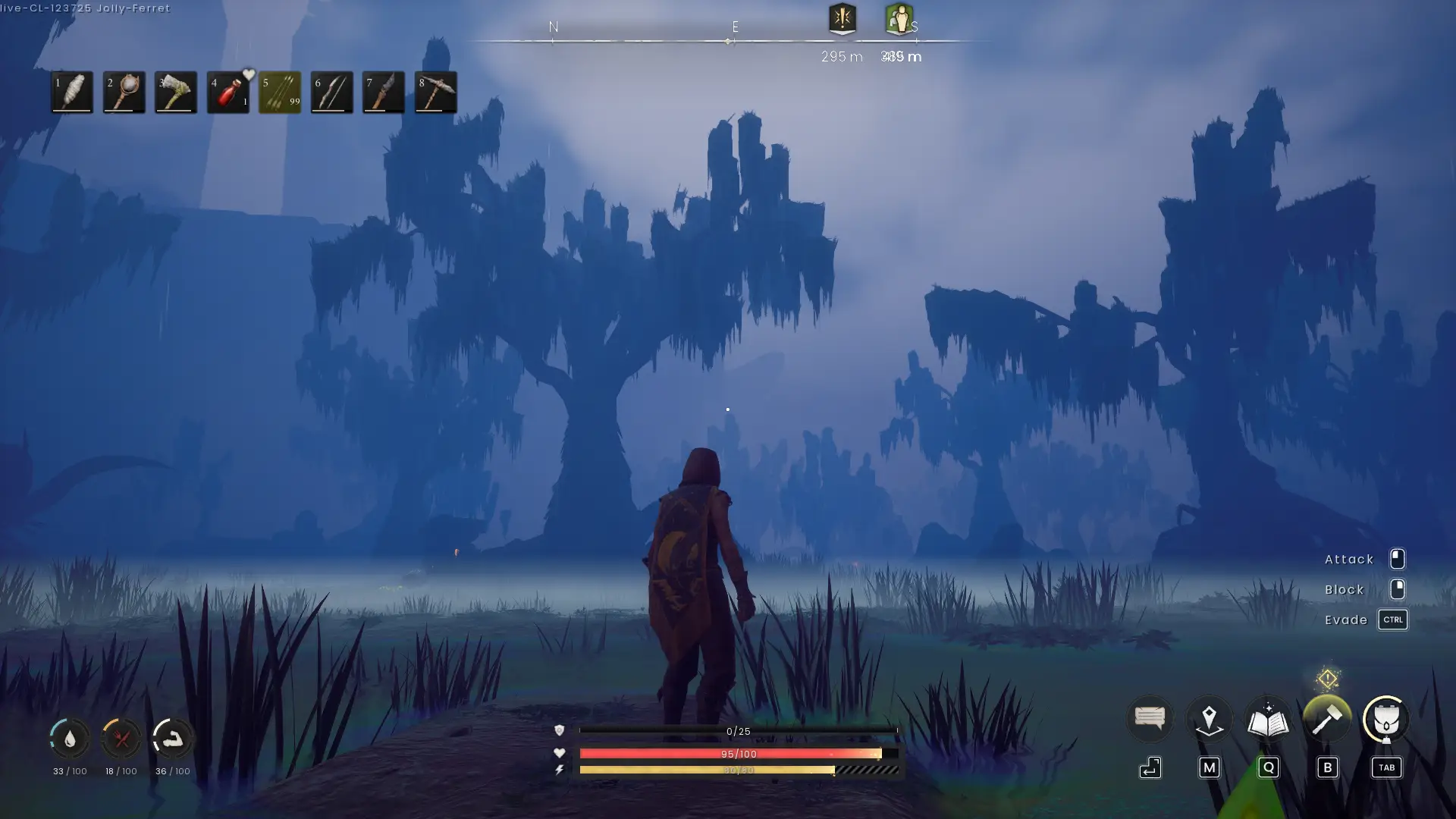Click the water droplet thirst gauge
1456x819 pixels.
pos(69,739)
